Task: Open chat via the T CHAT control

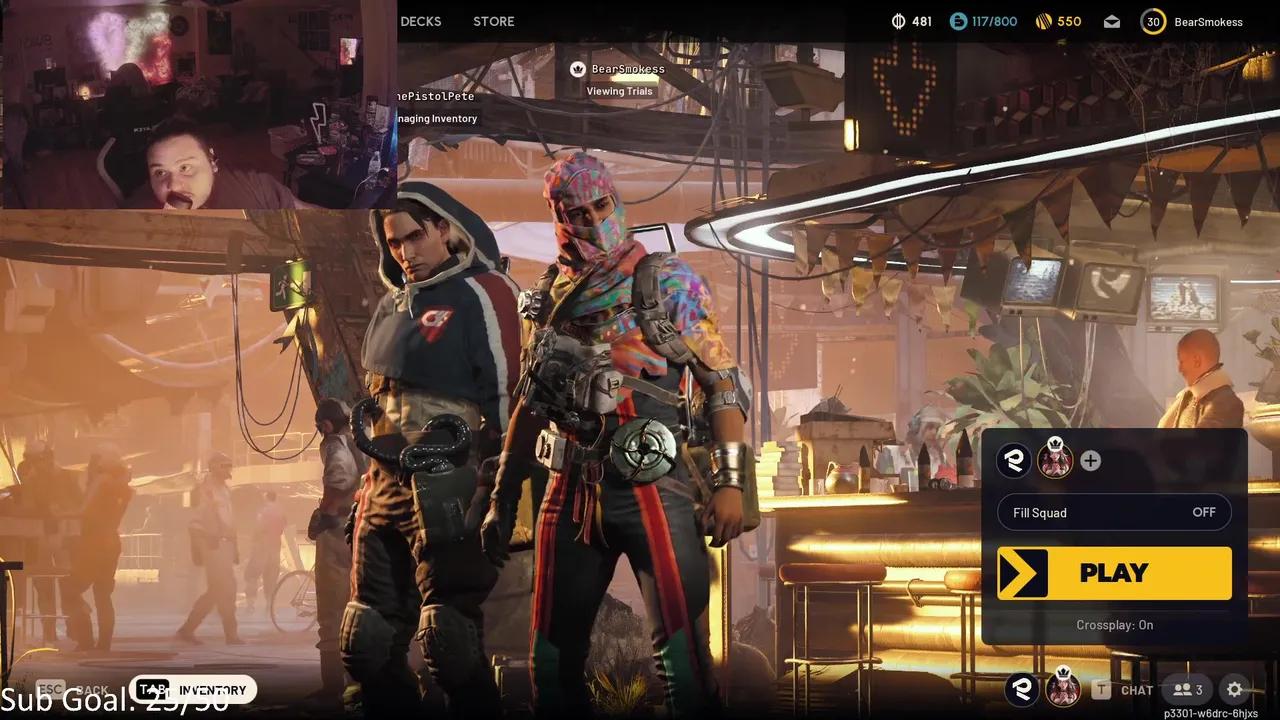Action: 1125,690
